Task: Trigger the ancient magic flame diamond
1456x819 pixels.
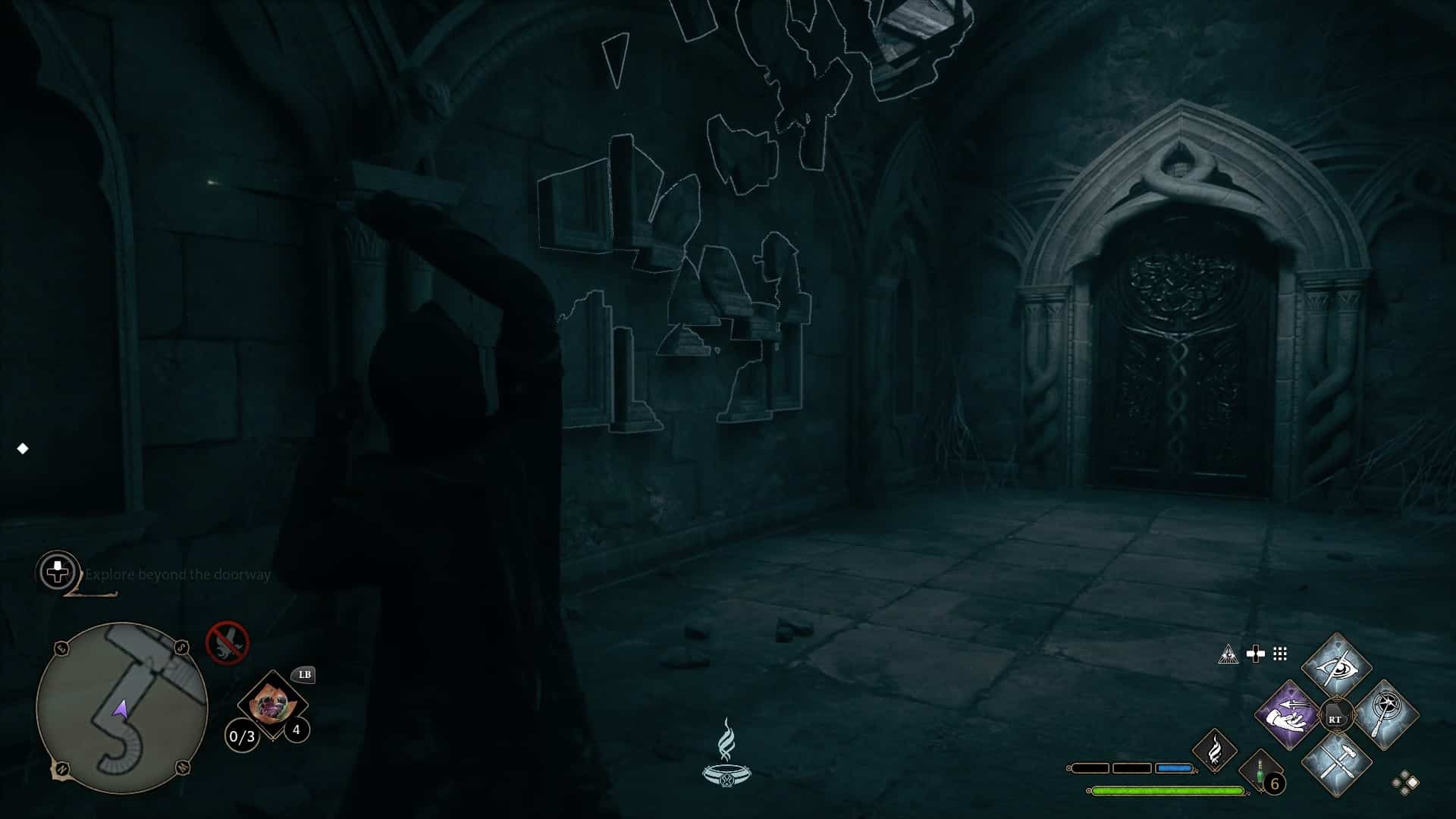Action: [x=1214, y=751]
